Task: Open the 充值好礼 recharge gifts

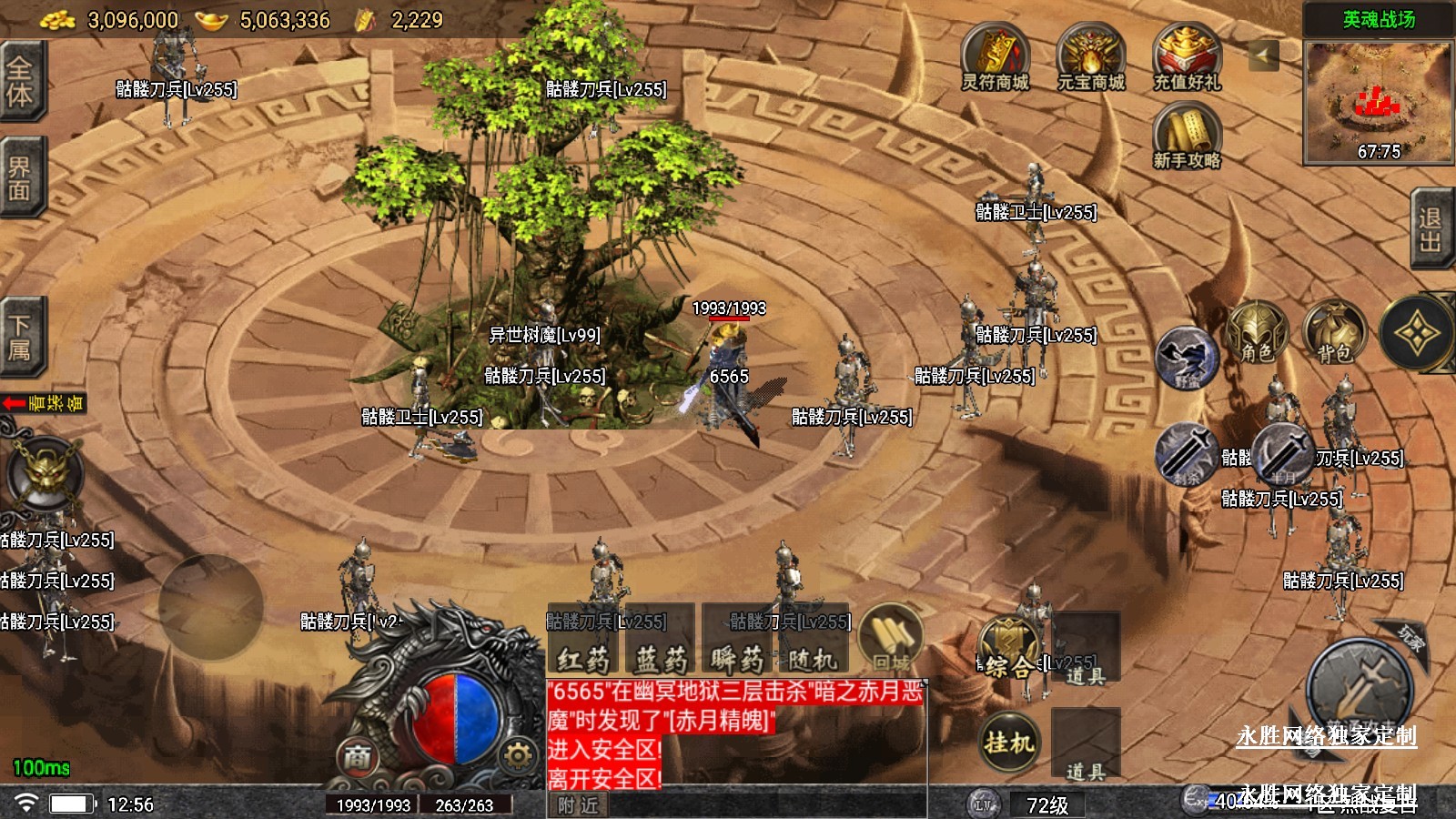Action: 1187,56
